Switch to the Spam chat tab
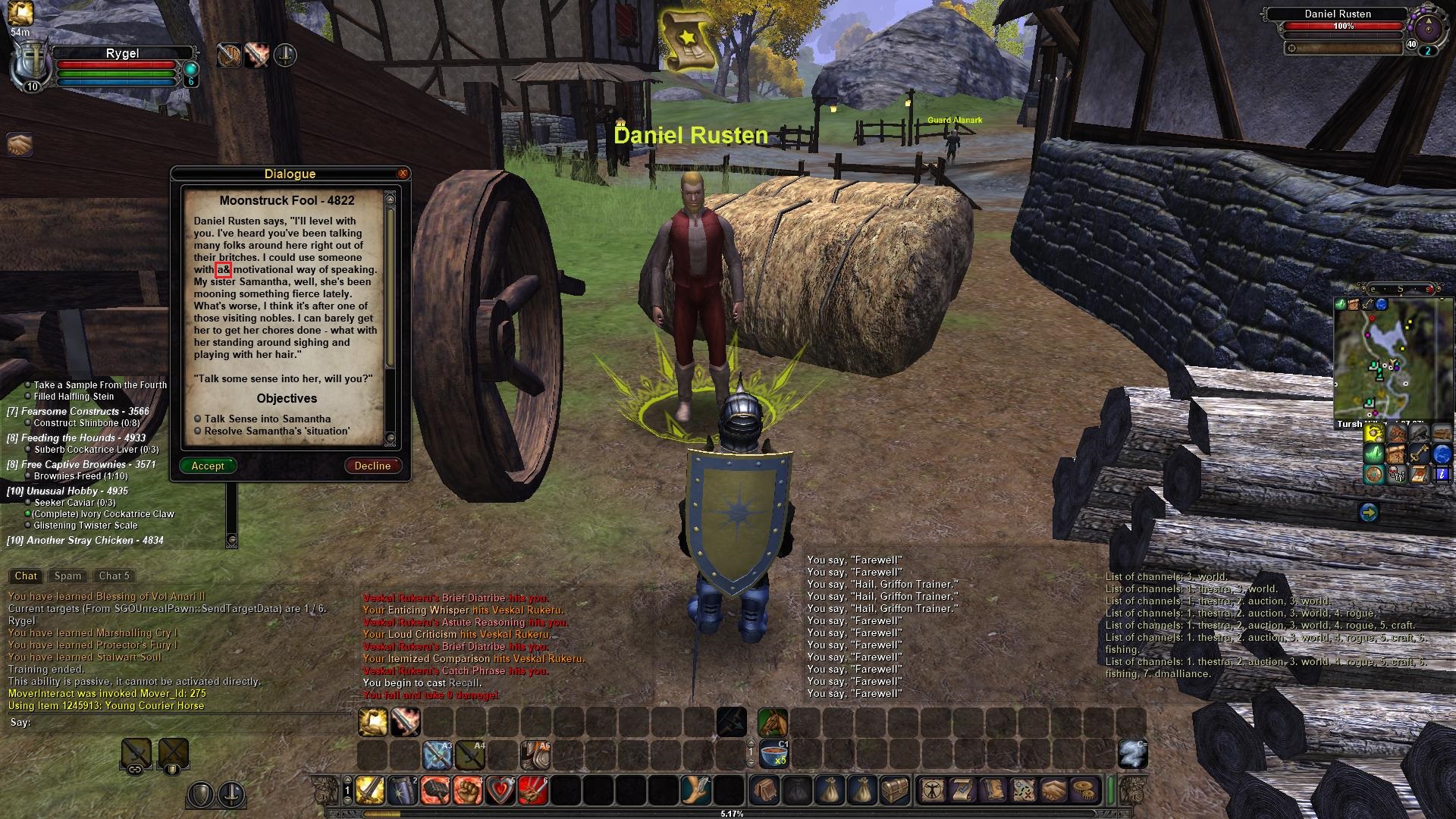 pos(67,576)
